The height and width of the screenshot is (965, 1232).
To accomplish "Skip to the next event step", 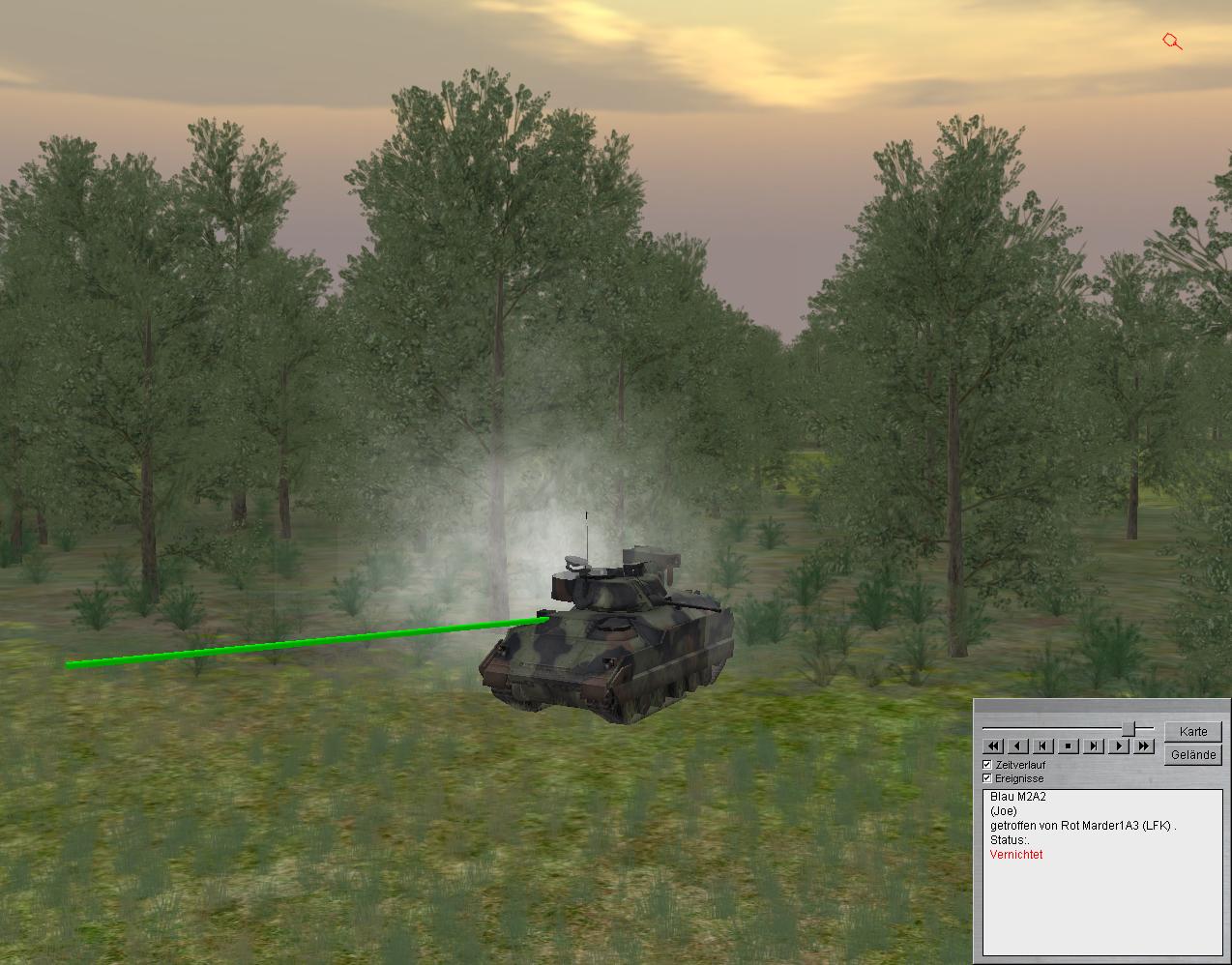I will (1094, 746).
